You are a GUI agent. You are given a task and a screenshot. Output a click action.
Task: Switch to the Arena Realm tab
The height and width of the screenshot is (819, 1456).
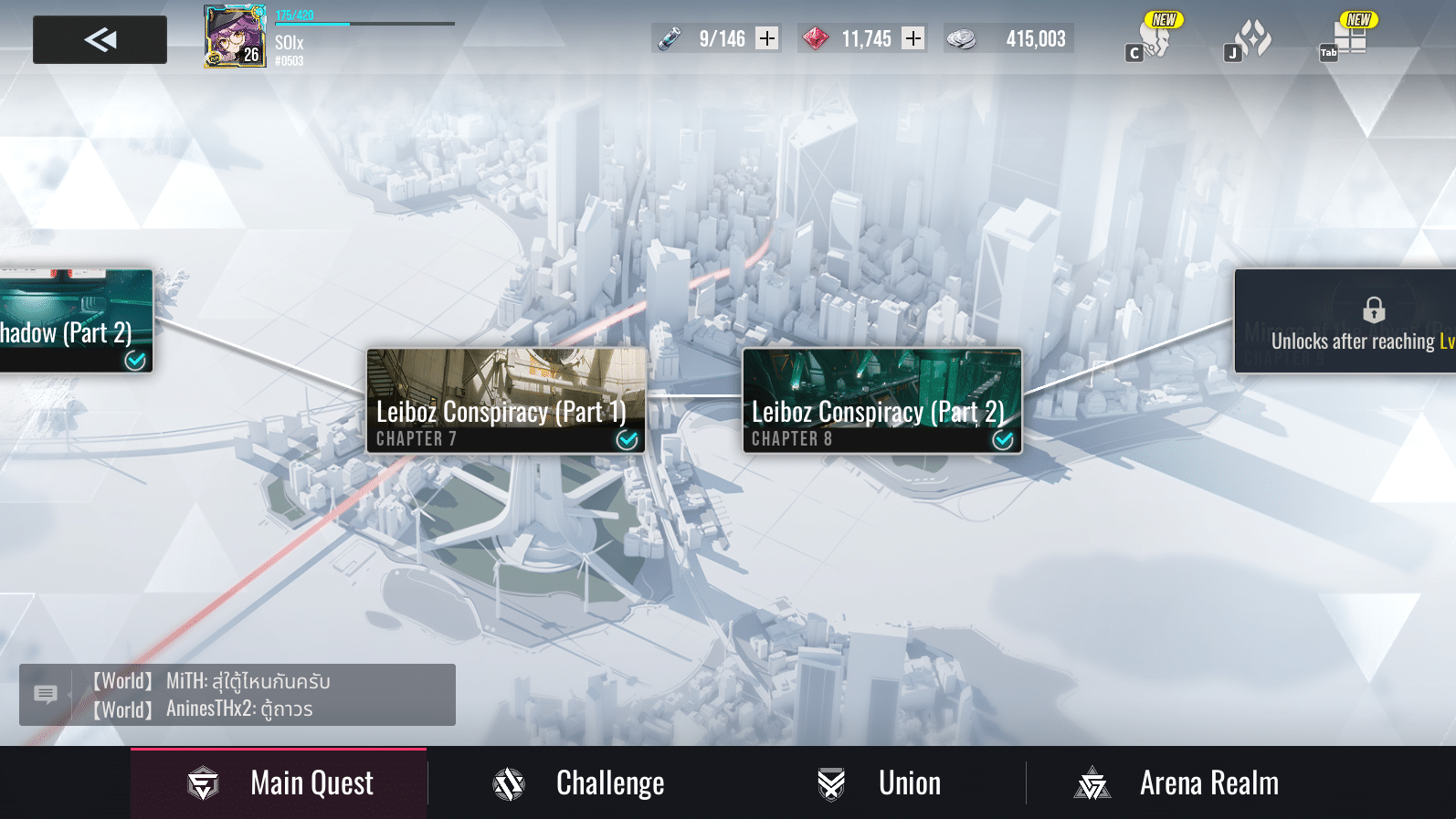pos(1177,782)
